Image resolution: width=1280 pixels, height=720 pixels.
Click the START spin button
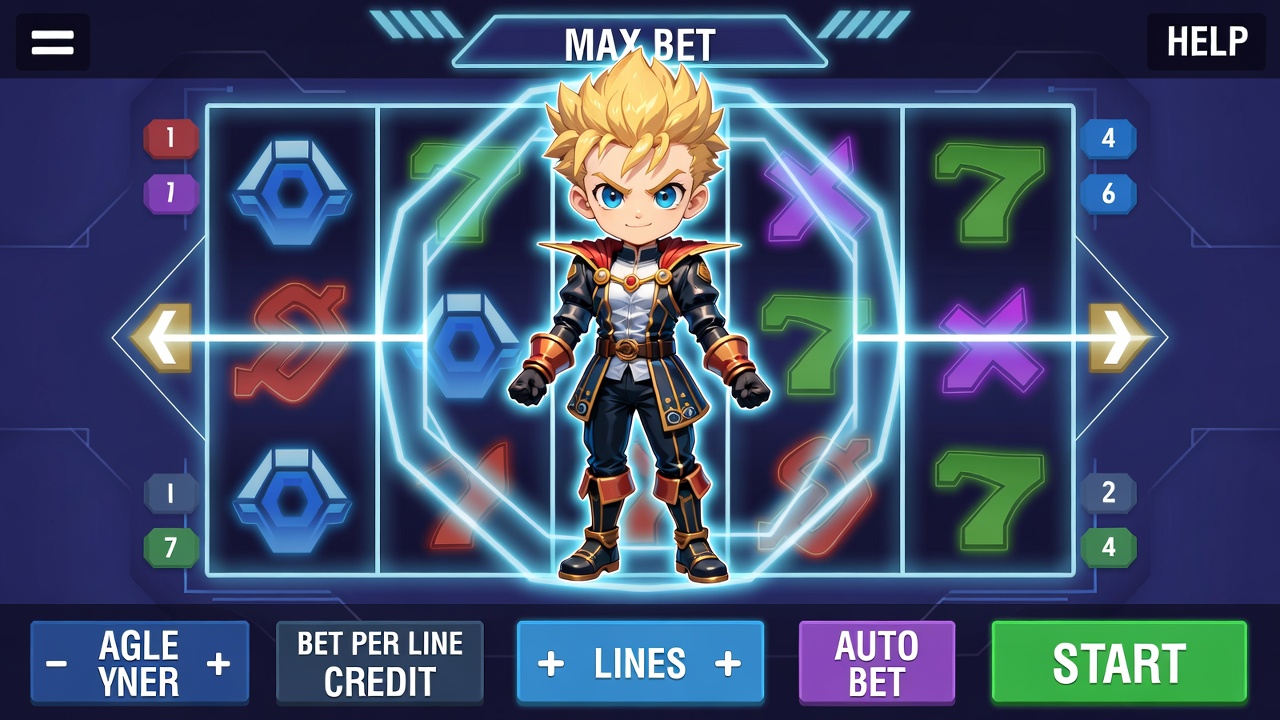click(x=1119, y=662)
